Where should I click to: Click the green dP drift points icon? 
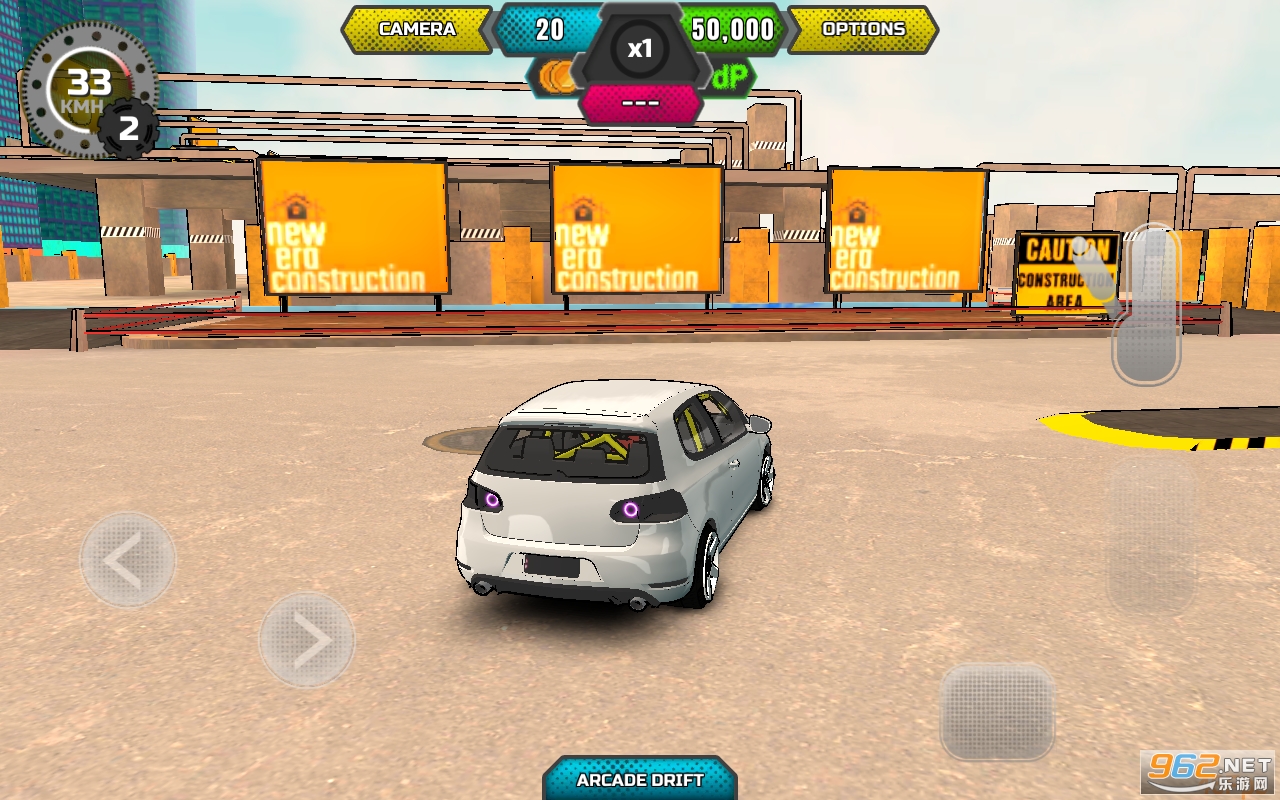[x=730, y=77]
